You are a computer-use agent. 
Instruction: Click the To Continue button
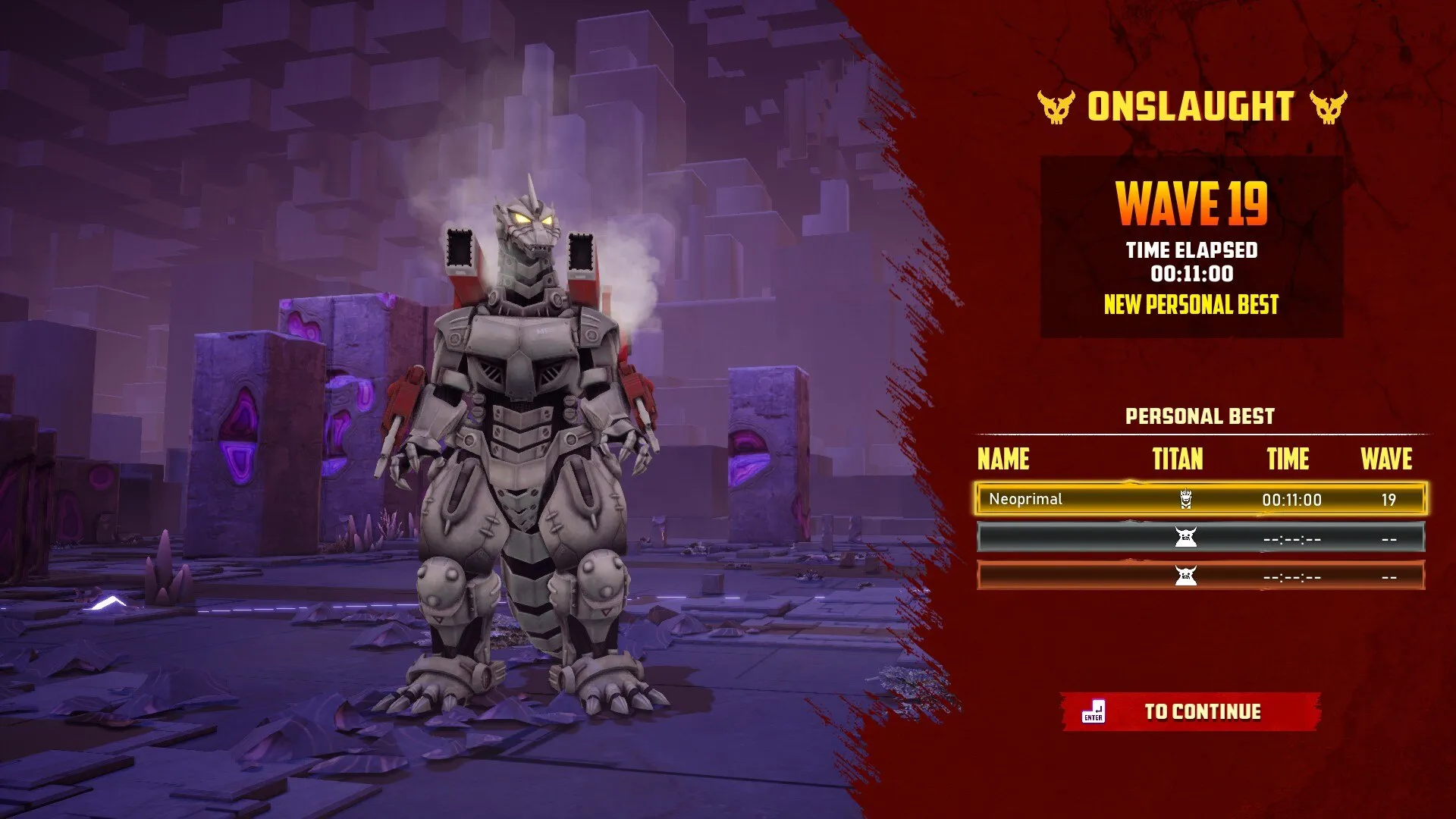click(1191, 711)
